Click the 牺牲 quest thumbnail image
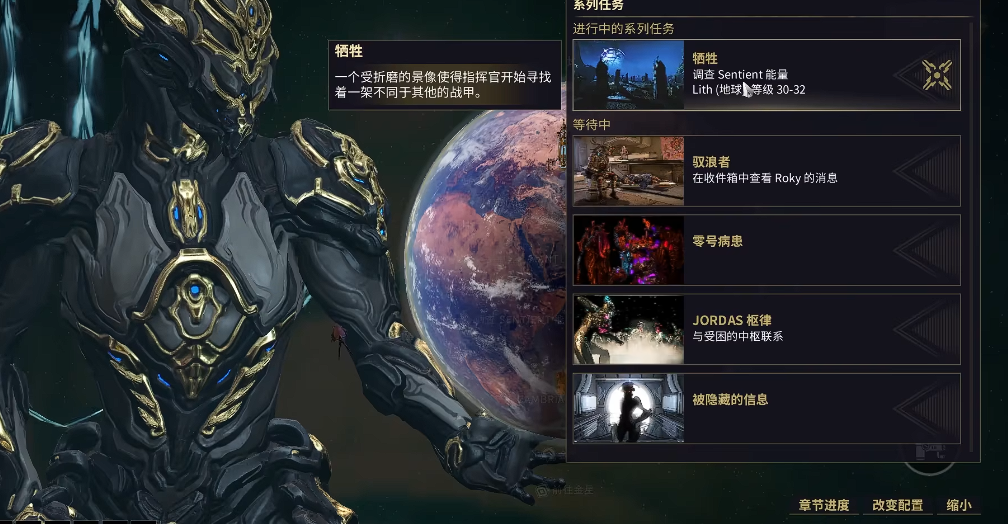The width and height of the screenshot is (1008, 524). click(x=629, y=75)
